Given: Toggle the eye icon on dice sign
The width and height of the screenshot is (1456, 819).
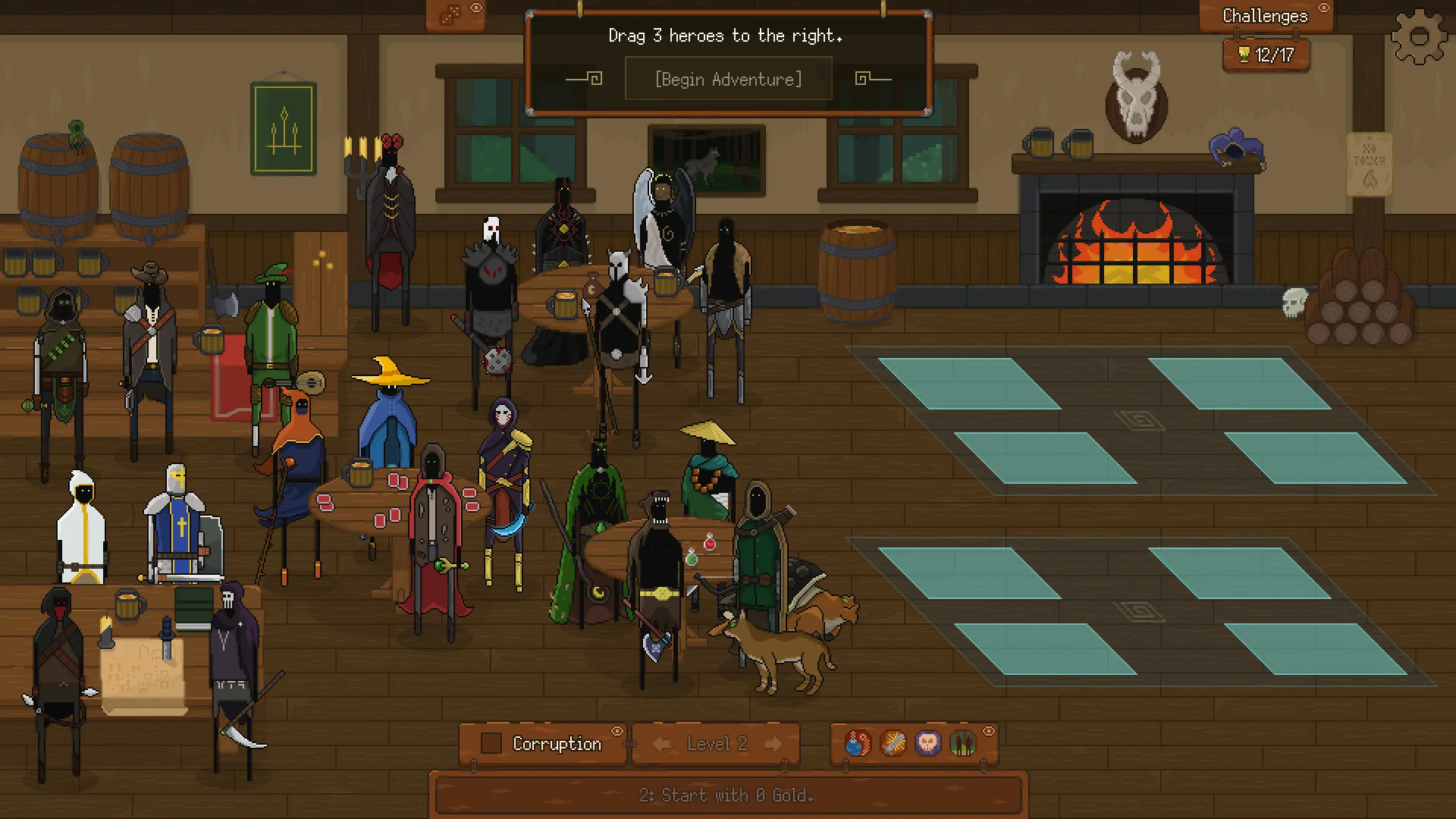Looking at the screenshot, I should click(476, 8).
